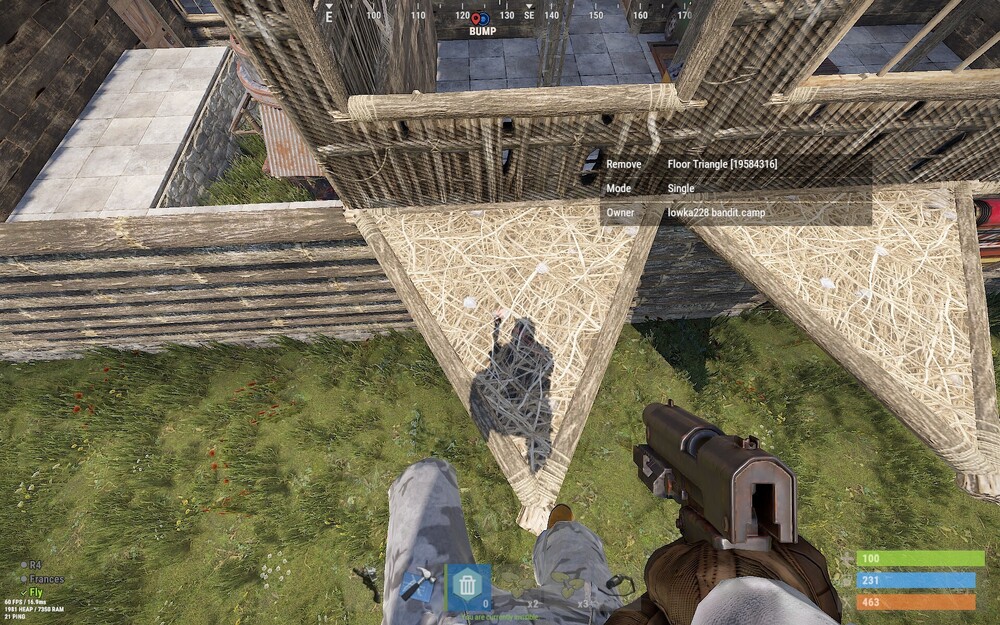The image size is (1000, 625).
Task: Choose the leaf item slot marked x2
Action: point(520,587)
